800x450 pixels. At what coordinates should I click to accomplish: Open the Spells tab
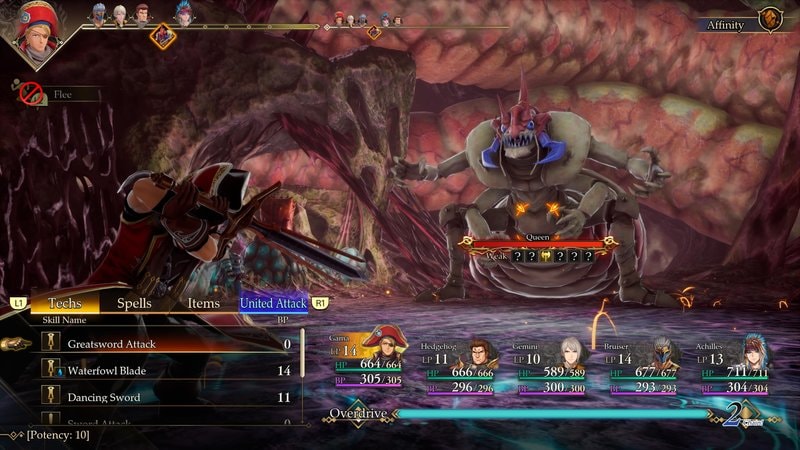(x=135, y=302)
